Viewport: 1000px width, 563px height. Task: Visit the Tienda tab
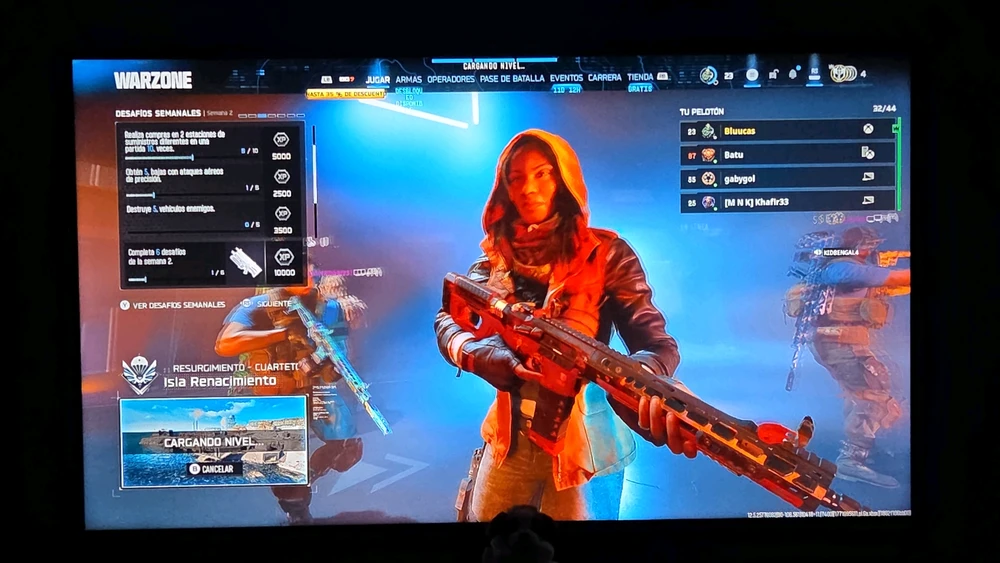[640, 78]
